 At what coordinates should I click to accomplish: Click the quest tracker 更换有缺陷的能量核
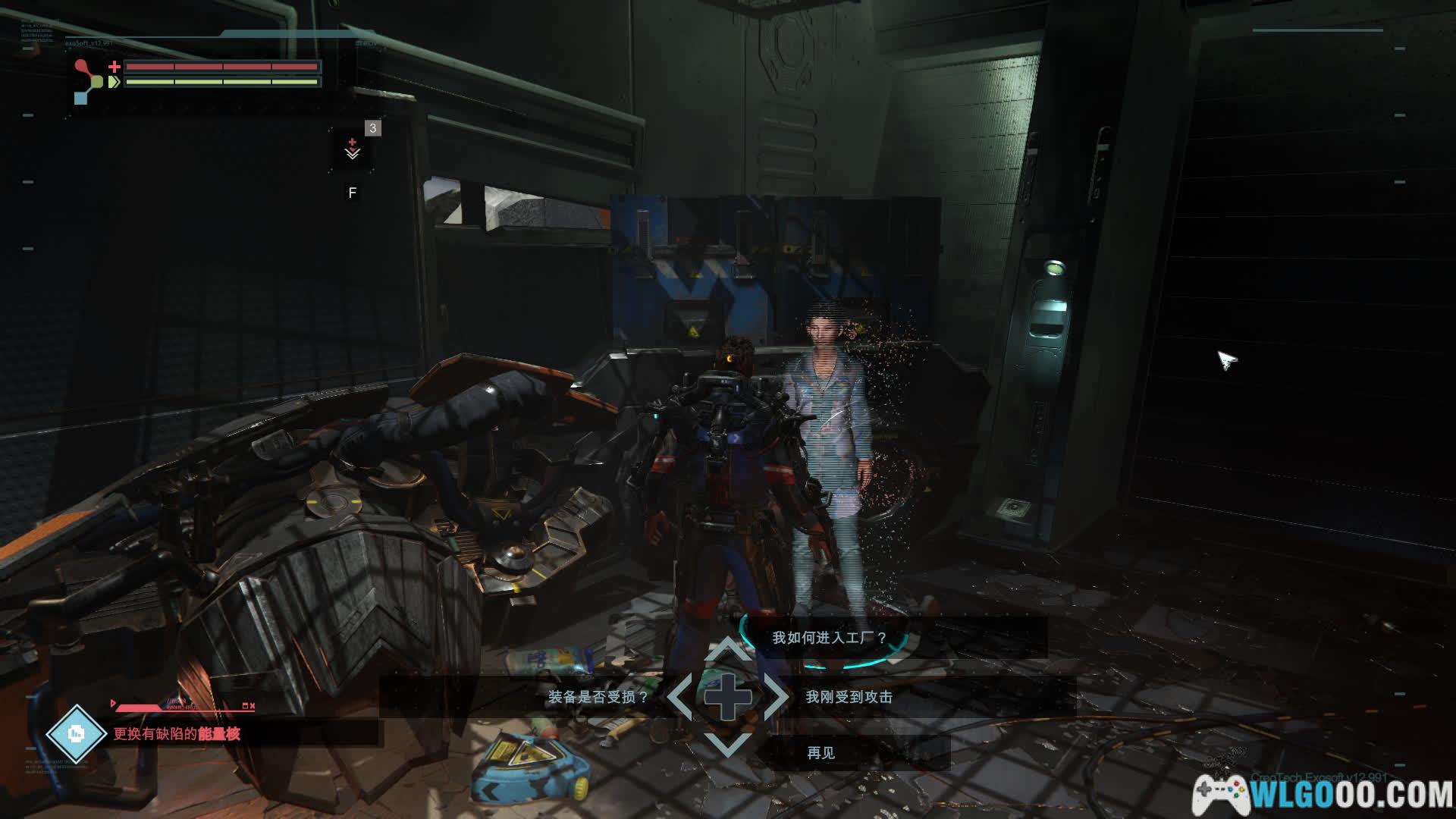click(177, 733)
